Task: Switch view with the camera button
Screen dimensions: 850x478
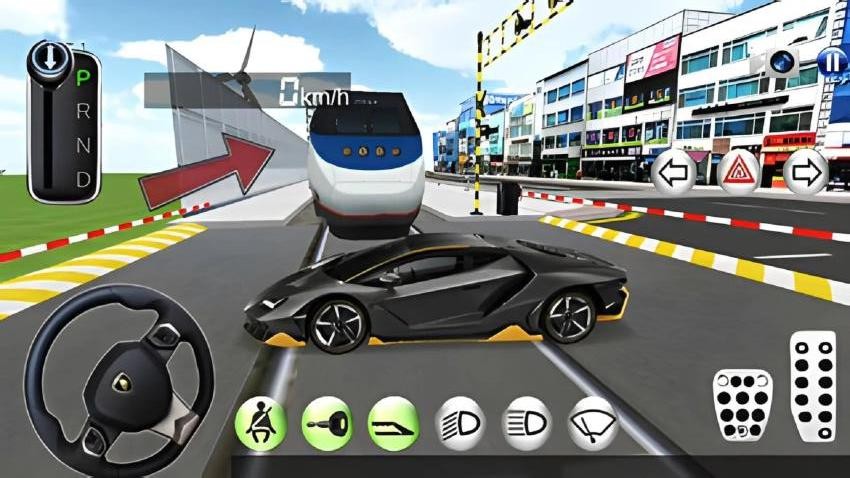Action: coord(780,61)
